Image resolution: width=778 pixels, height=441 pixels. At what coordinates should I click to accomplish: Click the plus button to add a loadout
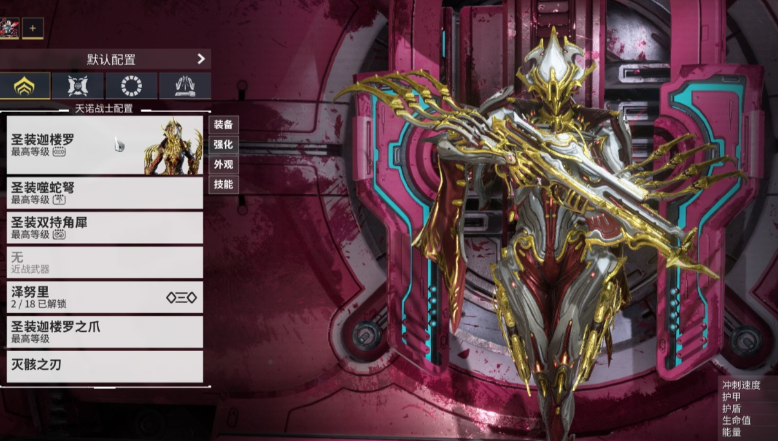[x=33, y=28]
